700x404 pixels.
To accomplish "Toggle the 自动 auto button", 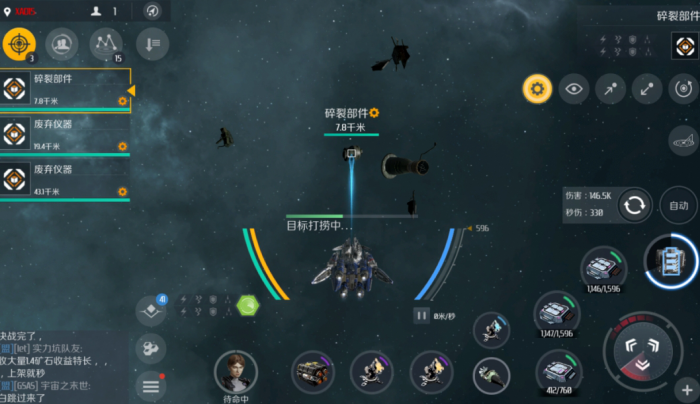I will (x=679, y=205).
